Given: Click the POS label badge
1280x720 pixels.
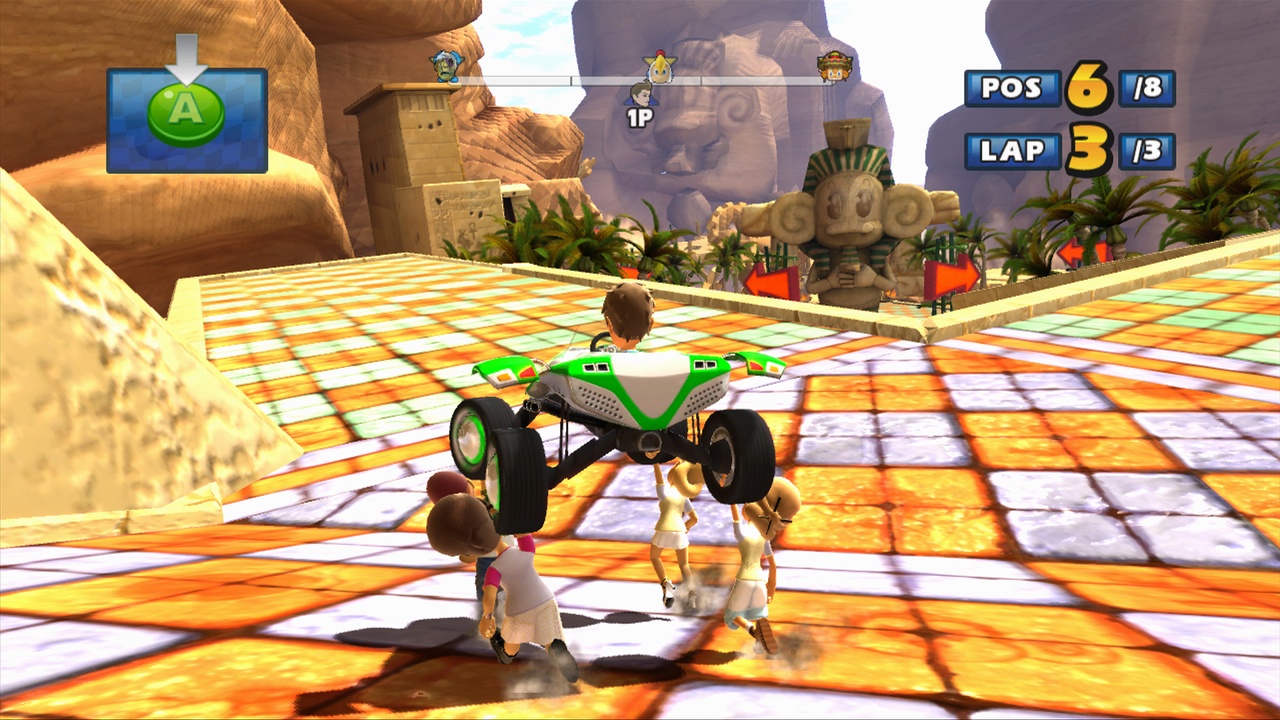Looking at the screenshot, I should pyautogui.click(x=1012, y=88).
